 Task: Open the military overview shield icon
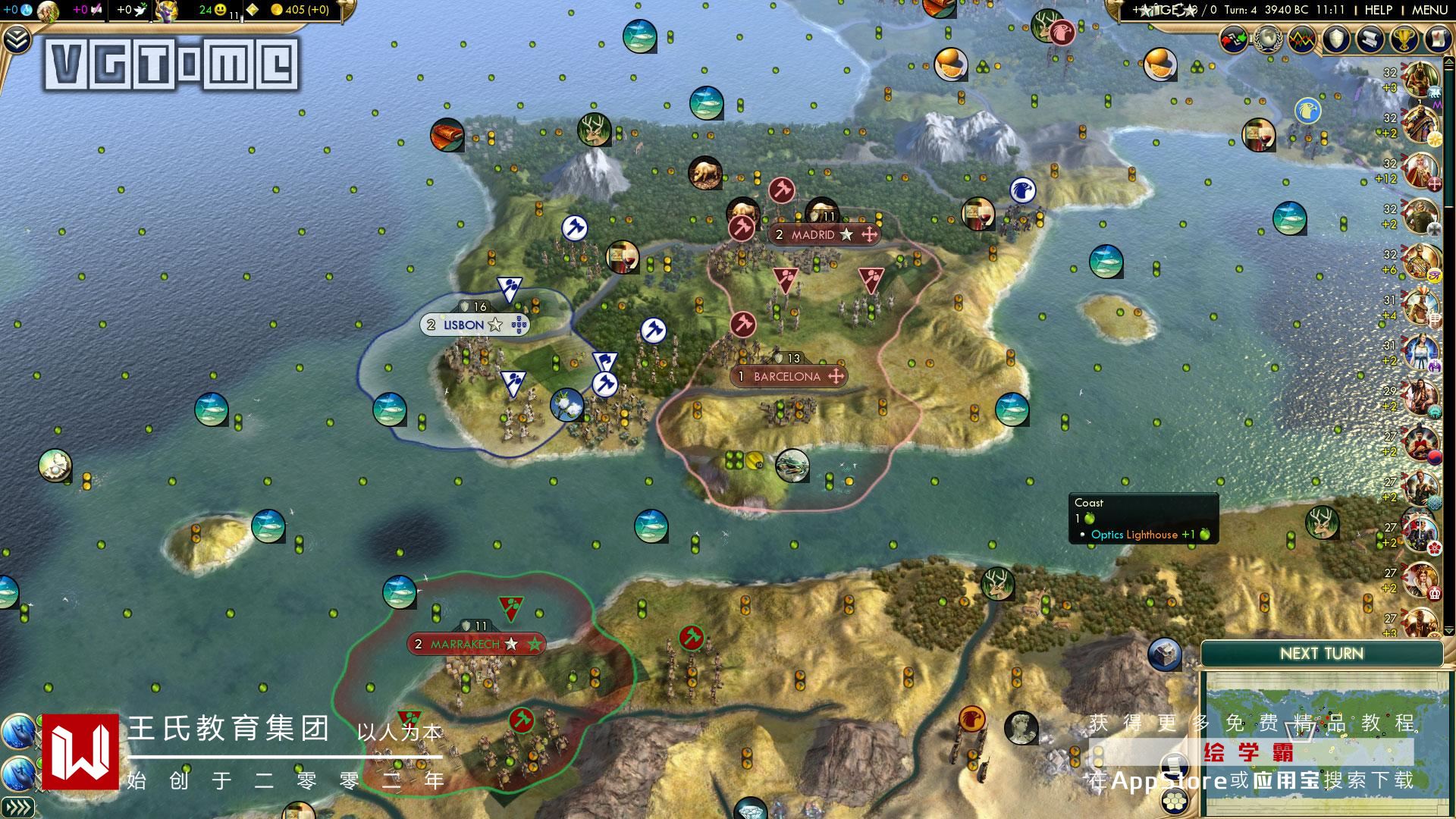coord(1335,39)
